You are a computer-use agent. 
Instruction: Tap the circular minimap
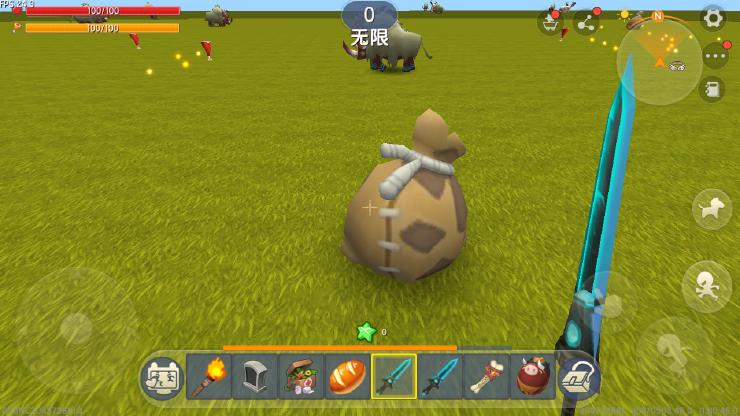pos(659,59)
